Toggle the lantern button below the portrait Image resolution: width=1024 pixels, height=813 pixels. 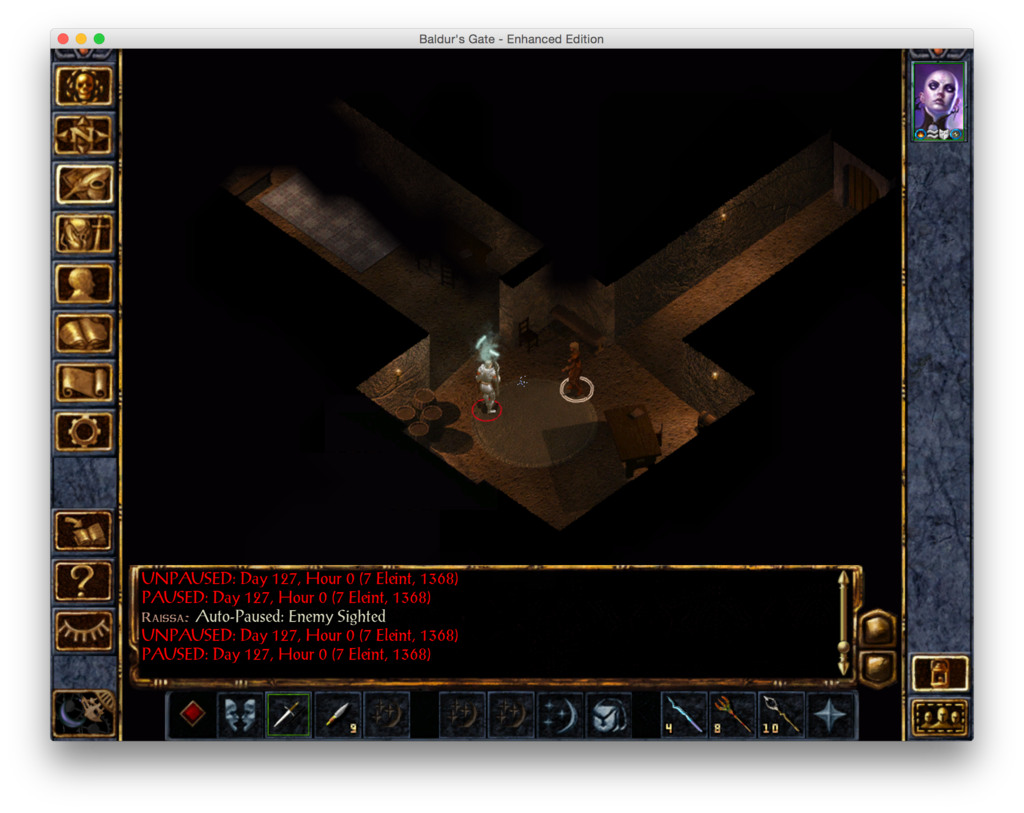coord(940,673)
